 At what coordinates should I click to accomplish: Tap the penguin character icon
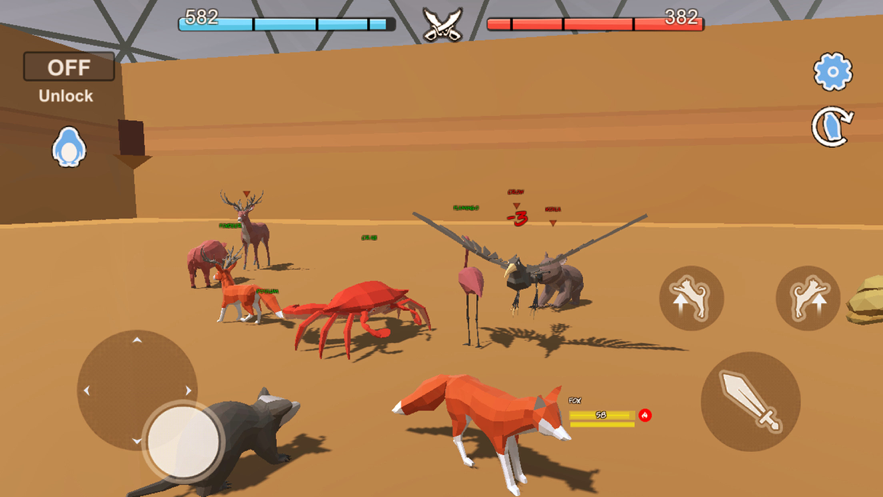pyautogui.click(x=68, y=148)
